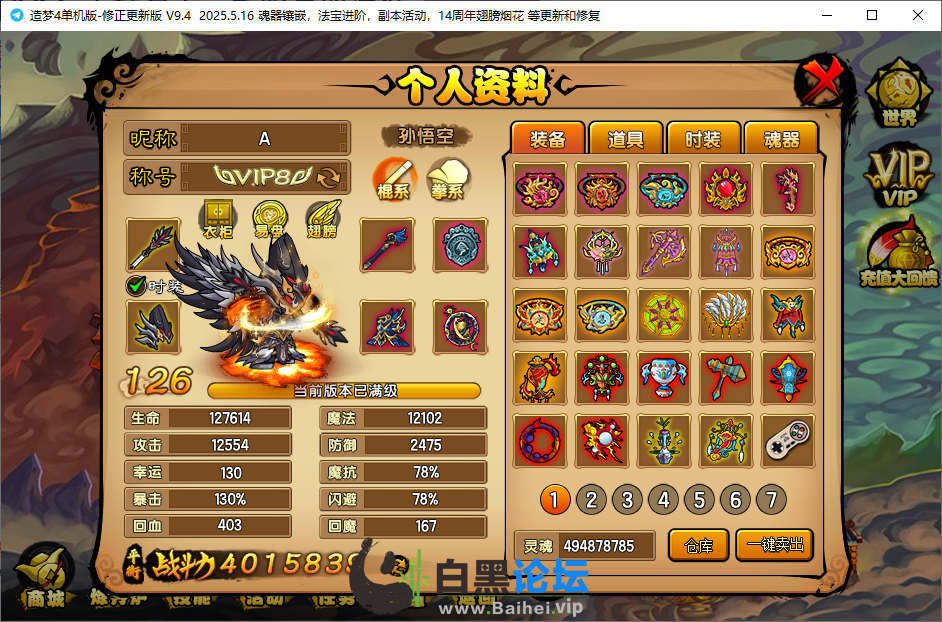The height and width of the screenshot is (622, 942).
Task: Open the 仓库 warehouse
Action: (698, 546)
